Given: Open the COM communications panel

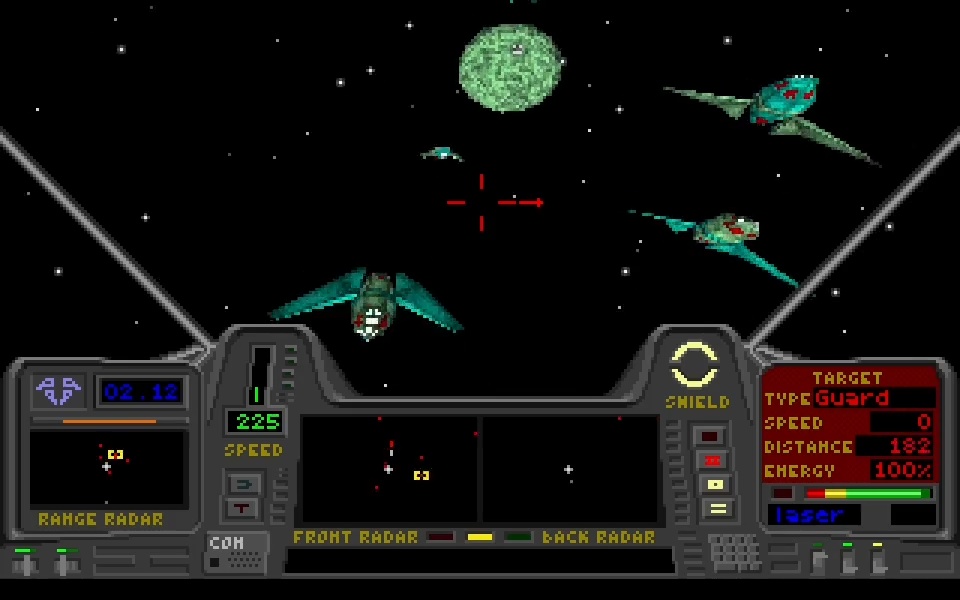Looking at the screenshot, I should (x=237, y=552).
